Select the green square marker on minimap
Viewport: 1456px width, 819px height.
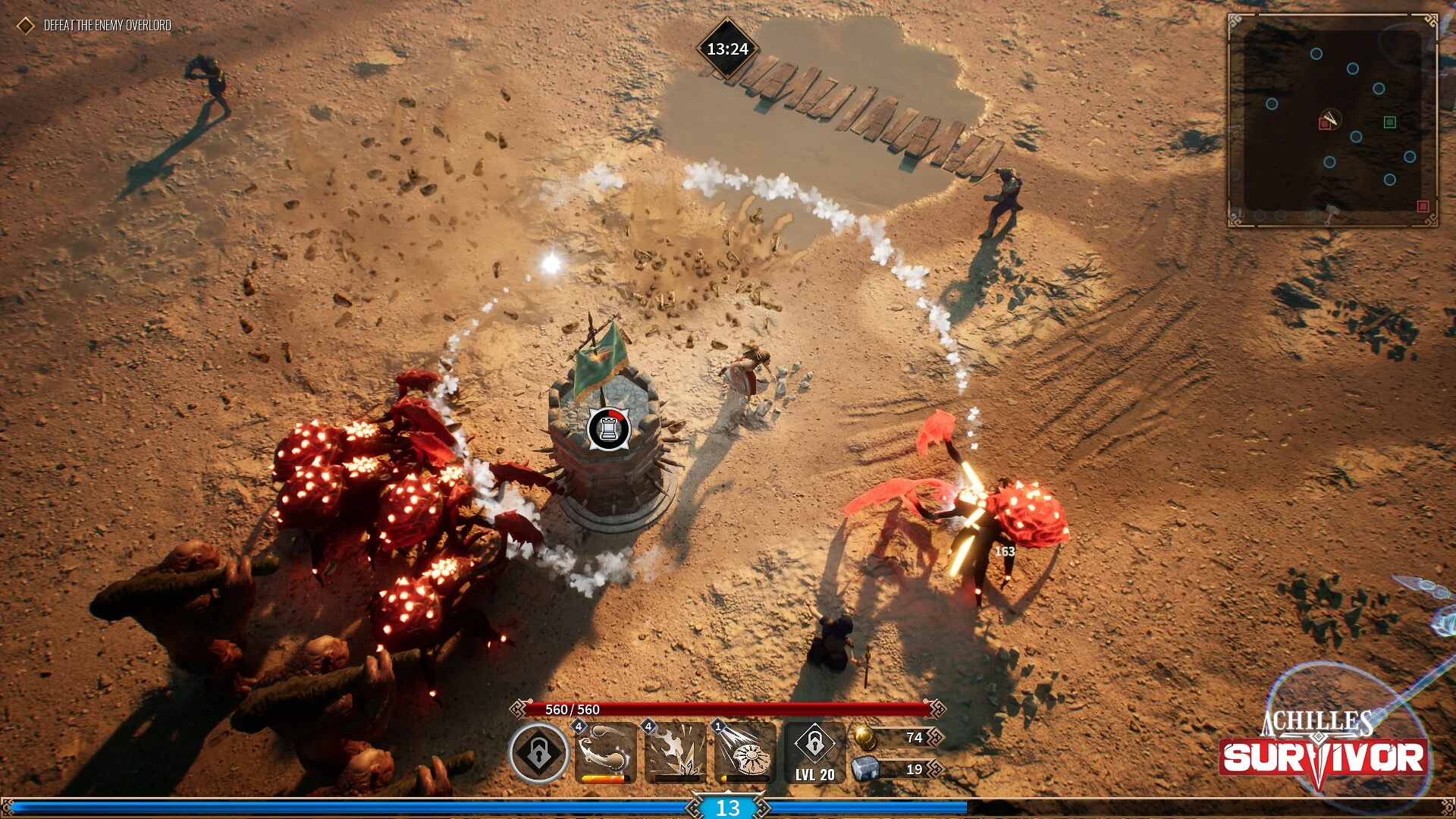(1389, 122)
